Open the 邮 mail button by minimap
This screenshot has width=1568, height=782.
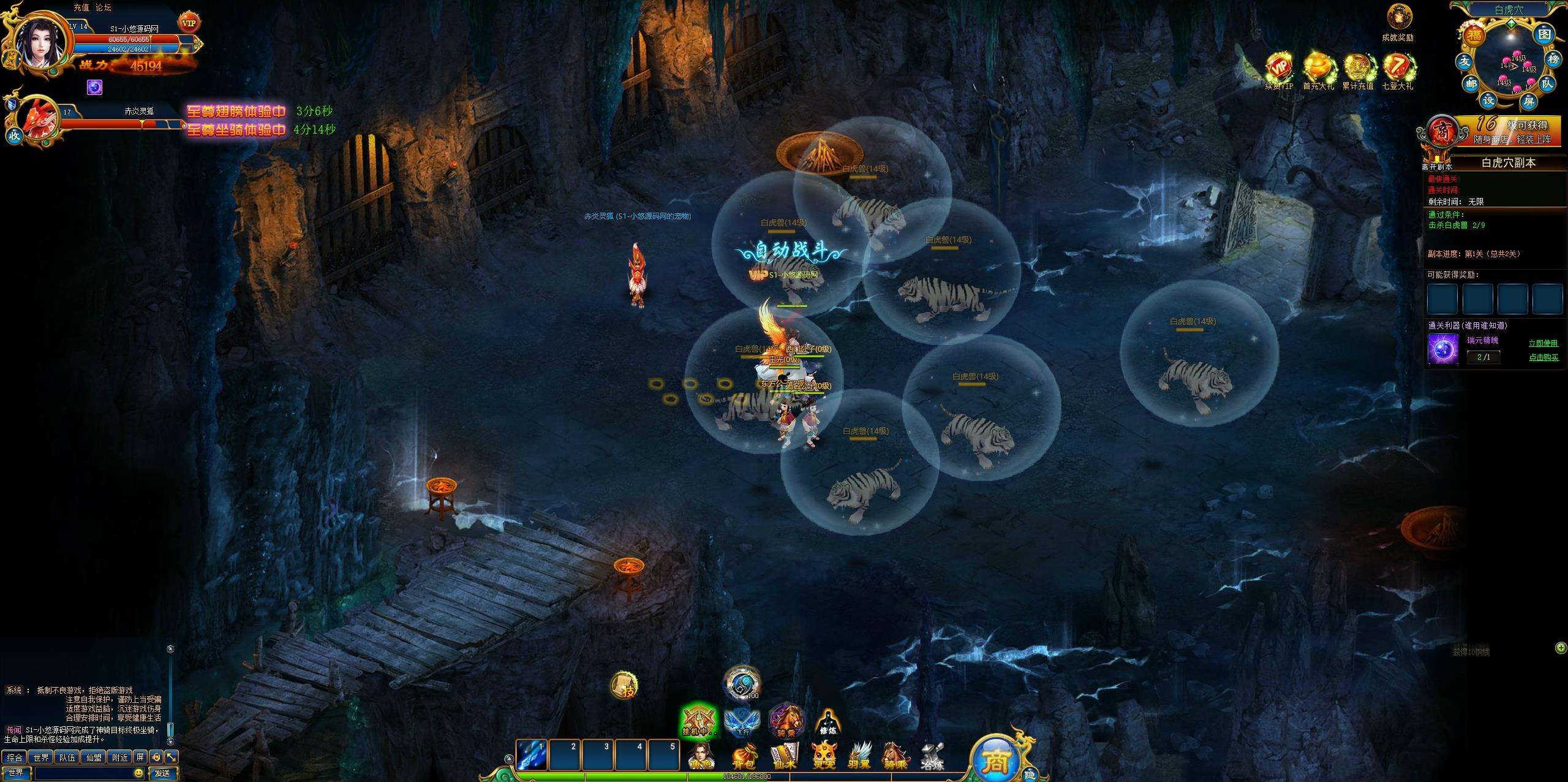coord(1471,83)
